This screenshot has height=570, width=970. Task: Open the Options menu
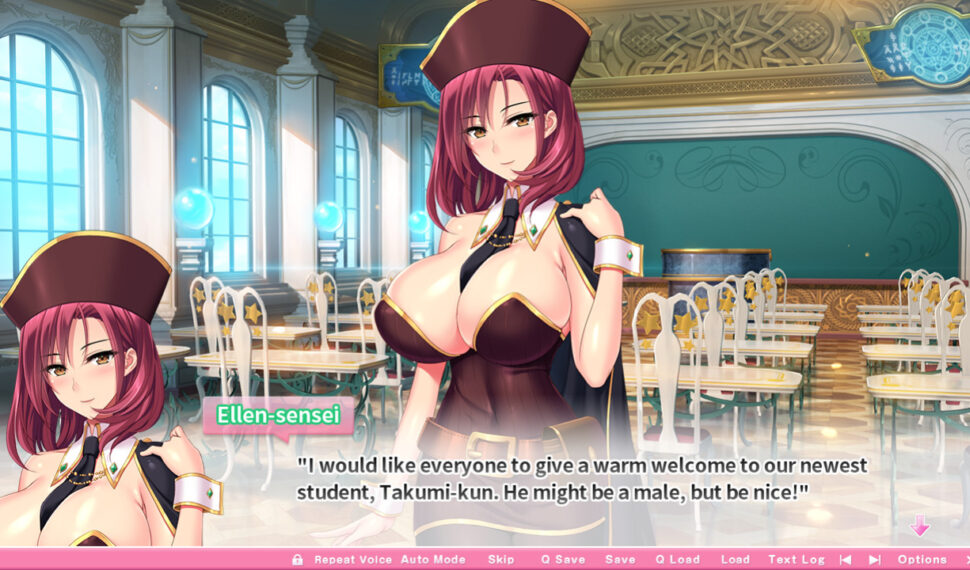(x=921, y=560)
